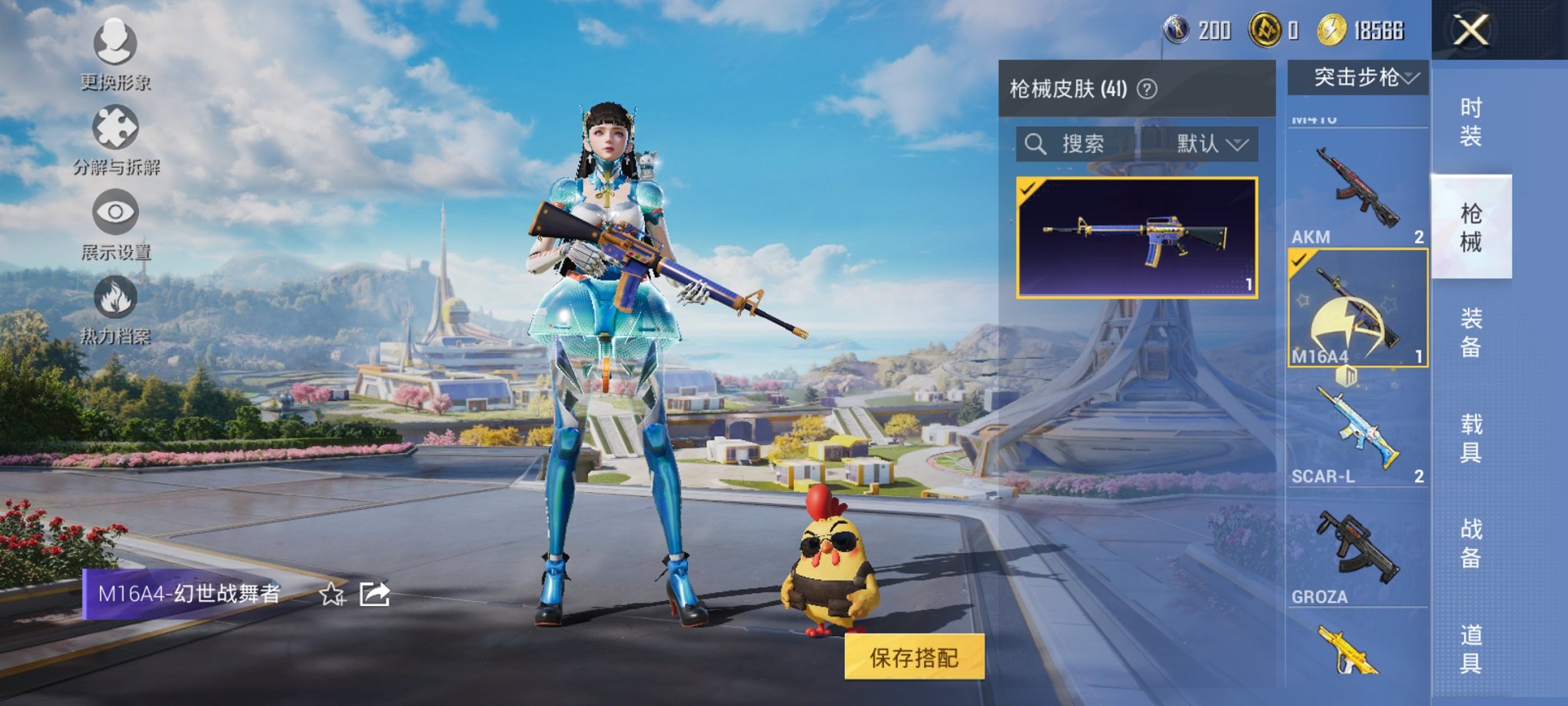Expand the 突击步枪 weapon category dropdown

pyautogui.click(x=1360, y=78)
